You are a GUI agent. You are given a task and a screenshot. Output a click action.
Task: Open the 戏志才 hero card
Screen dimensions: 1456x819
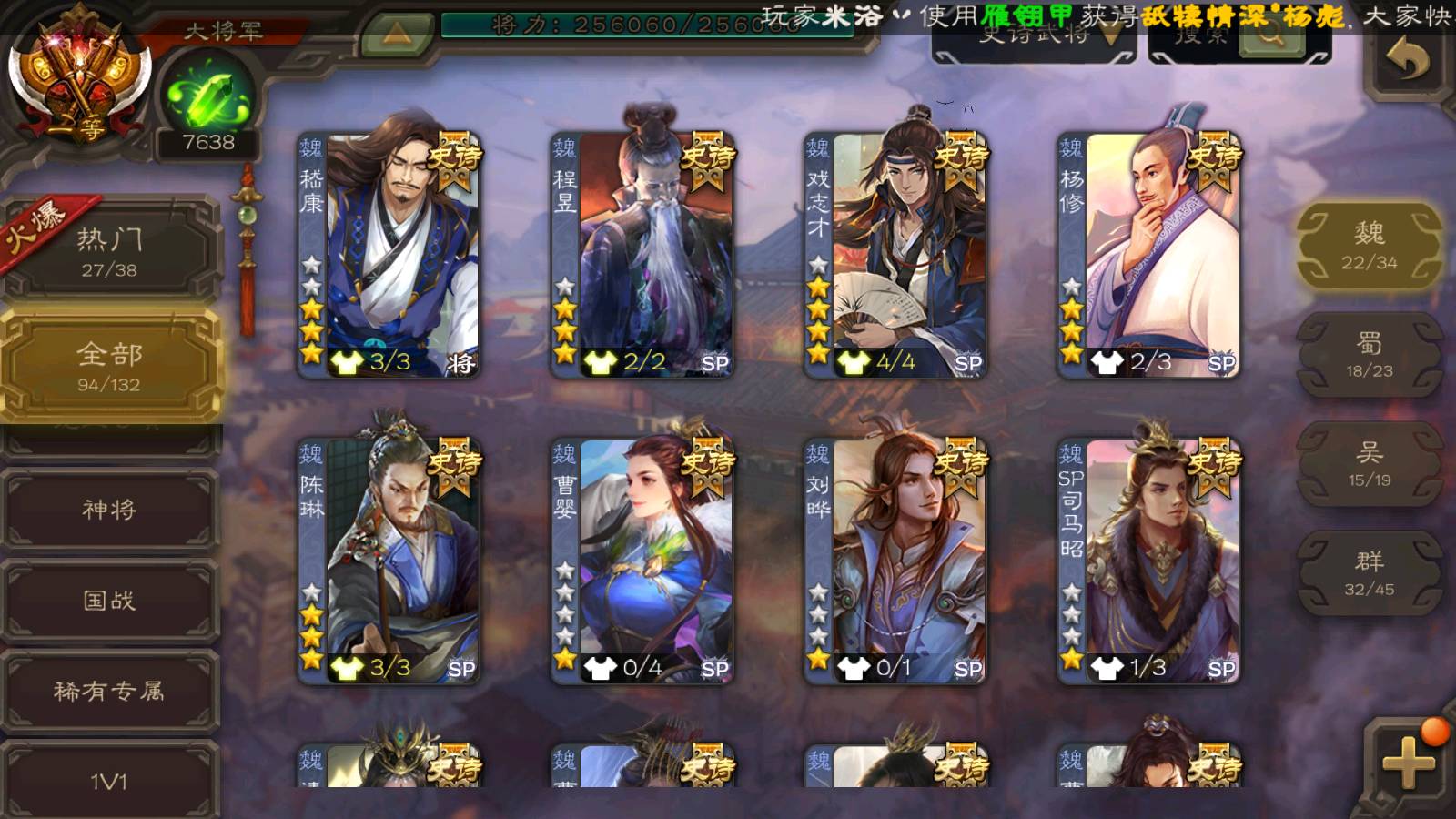pyautogui.click(x=895, y=255)
